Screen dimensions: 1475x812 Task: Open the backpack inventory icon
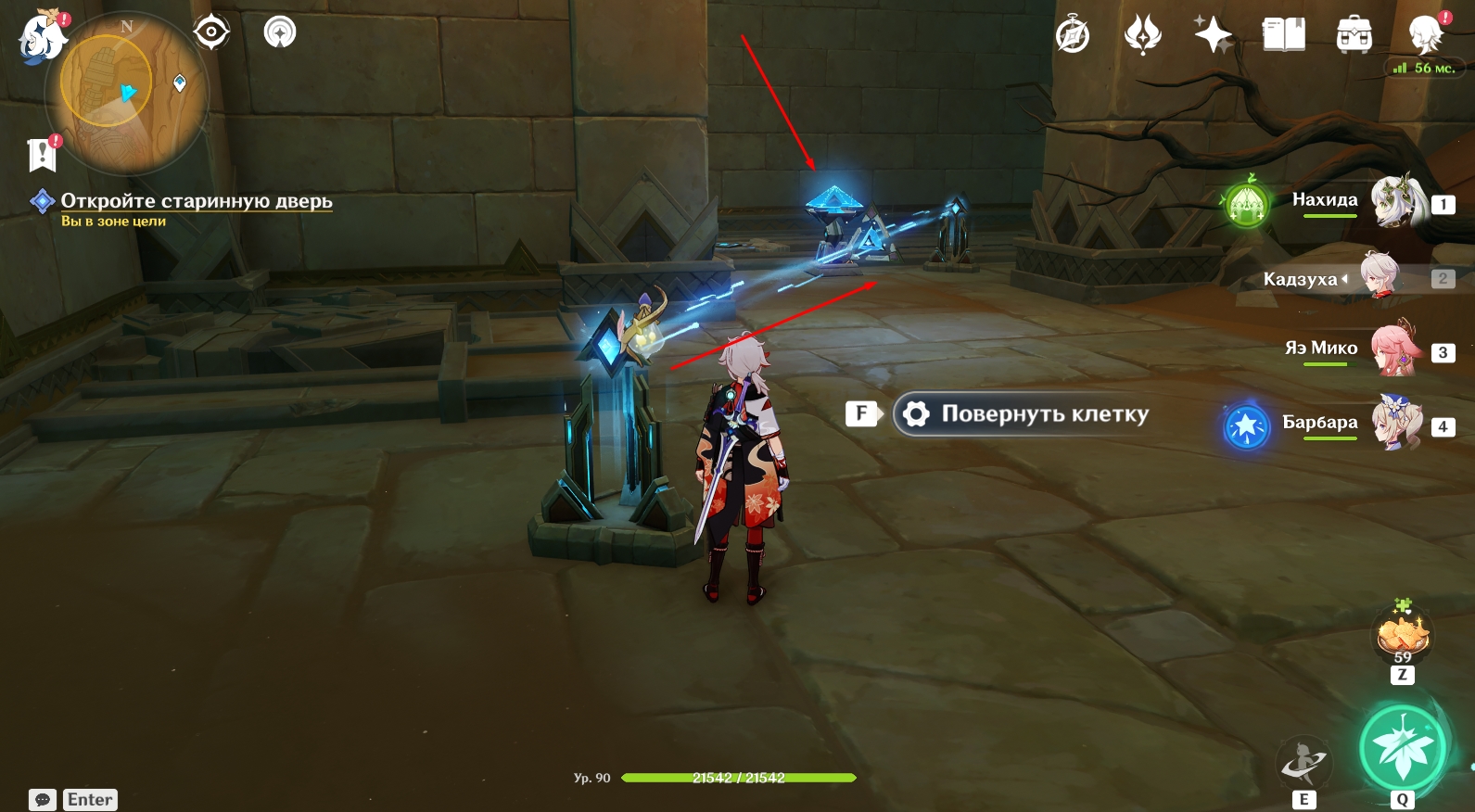coord(1354,36)
